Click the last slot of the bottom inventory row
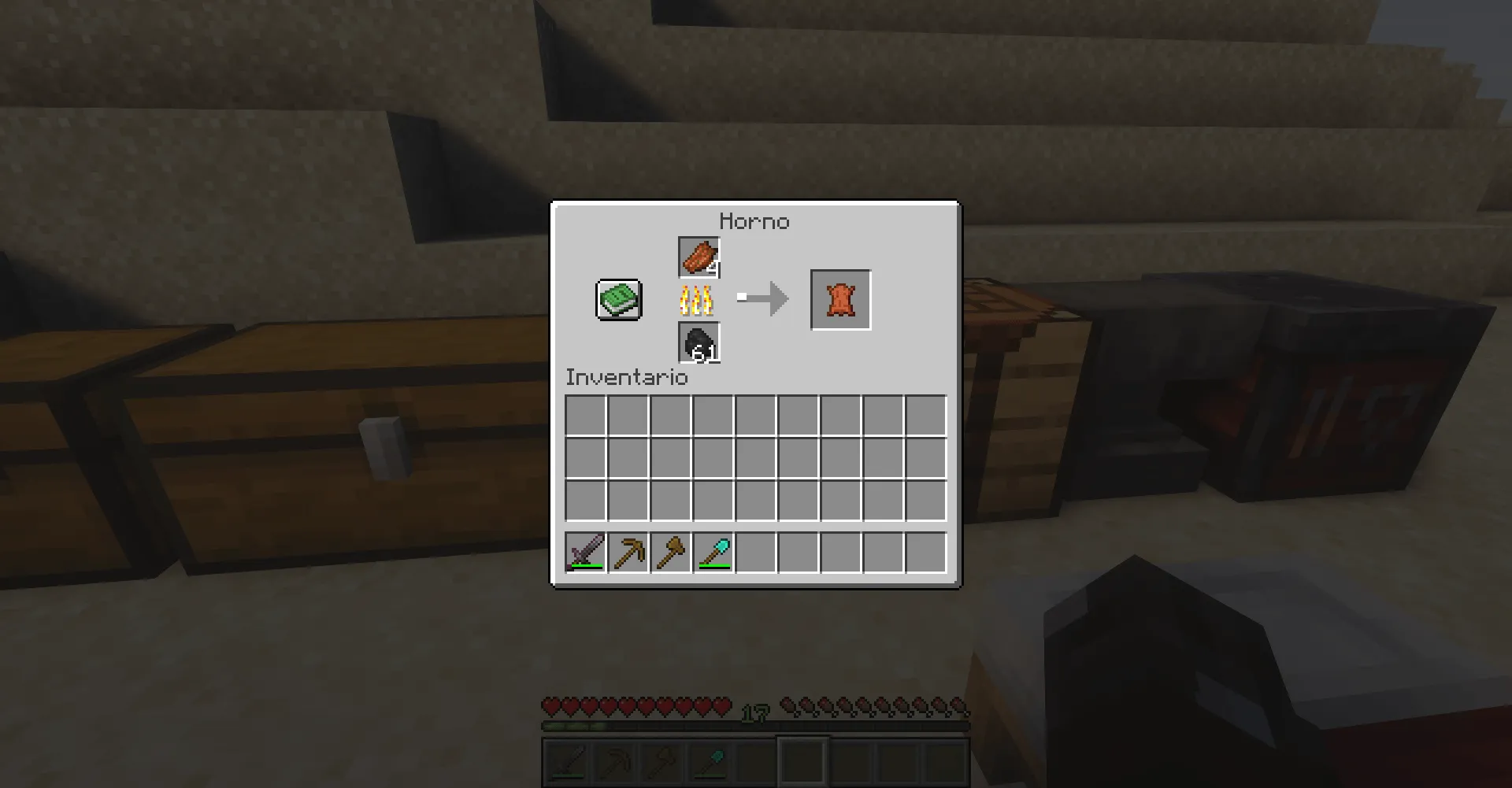1512x788 pixels. click(924, 500)
